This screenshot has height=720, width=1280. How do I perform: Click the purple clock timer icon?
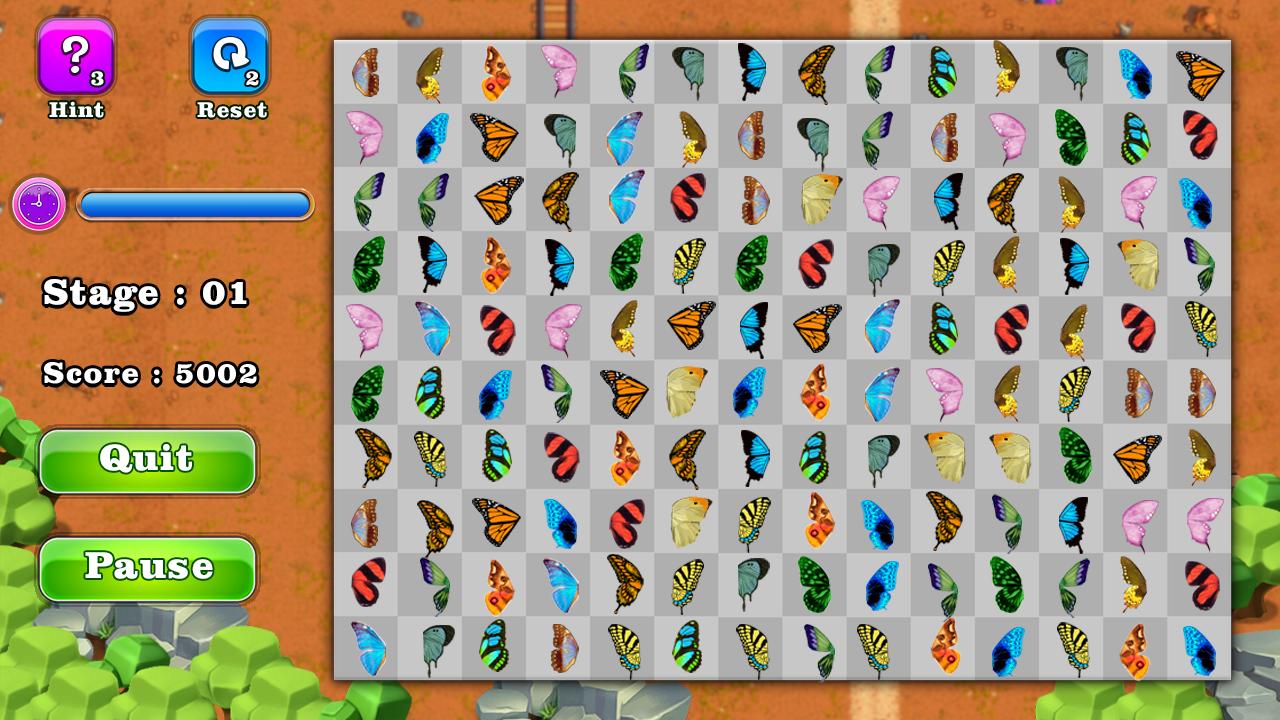pyautogui.click(x=37, y=205)
